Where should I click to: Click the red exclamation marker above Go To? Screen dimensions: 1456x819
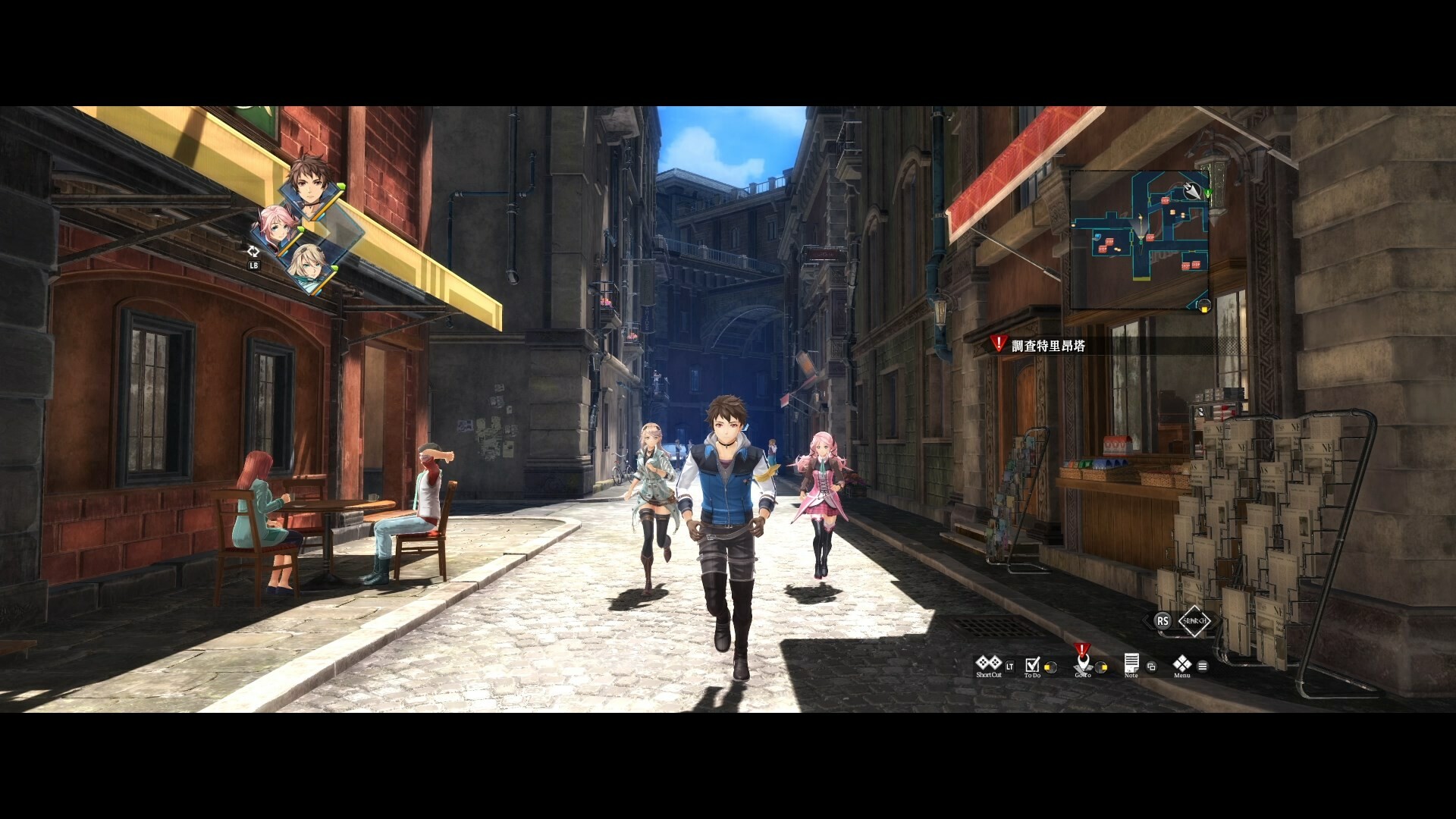click(1081, 648)
